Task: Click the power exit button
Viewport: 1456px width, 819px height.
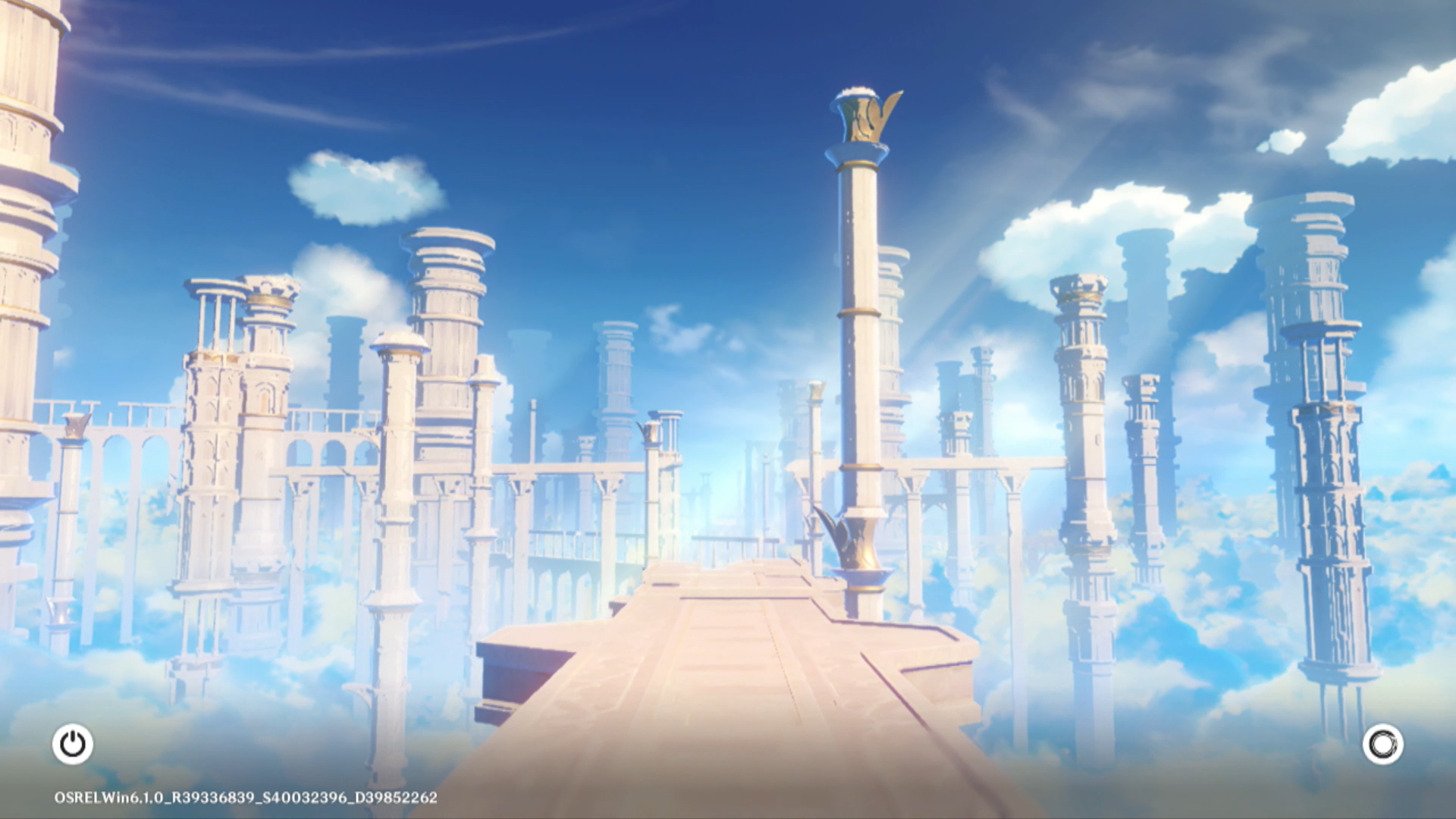Action: pyautogui.click(x=73, y=744)
